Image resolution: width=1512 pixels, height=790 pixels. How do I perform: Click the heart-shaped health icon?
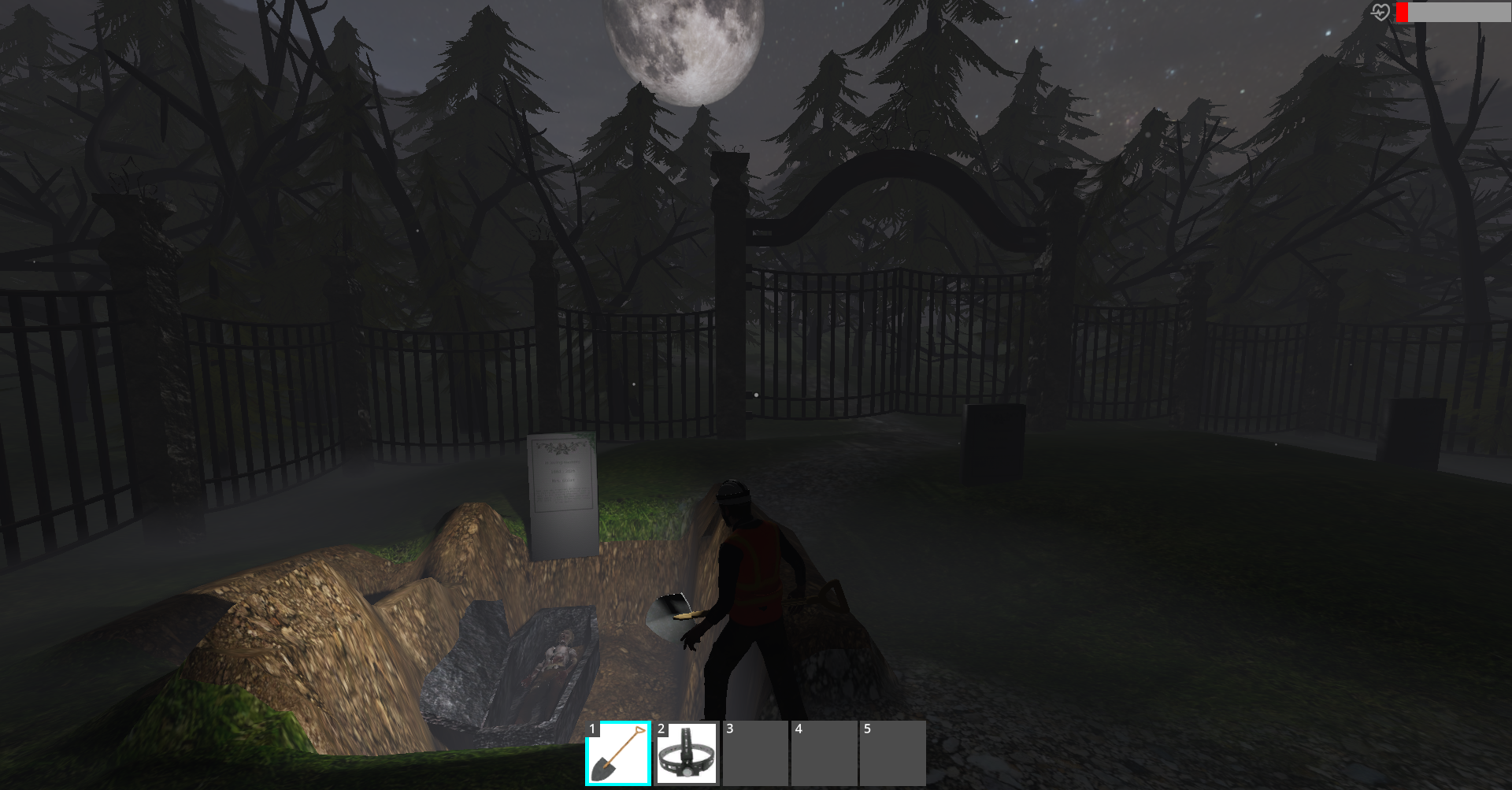1380,11
